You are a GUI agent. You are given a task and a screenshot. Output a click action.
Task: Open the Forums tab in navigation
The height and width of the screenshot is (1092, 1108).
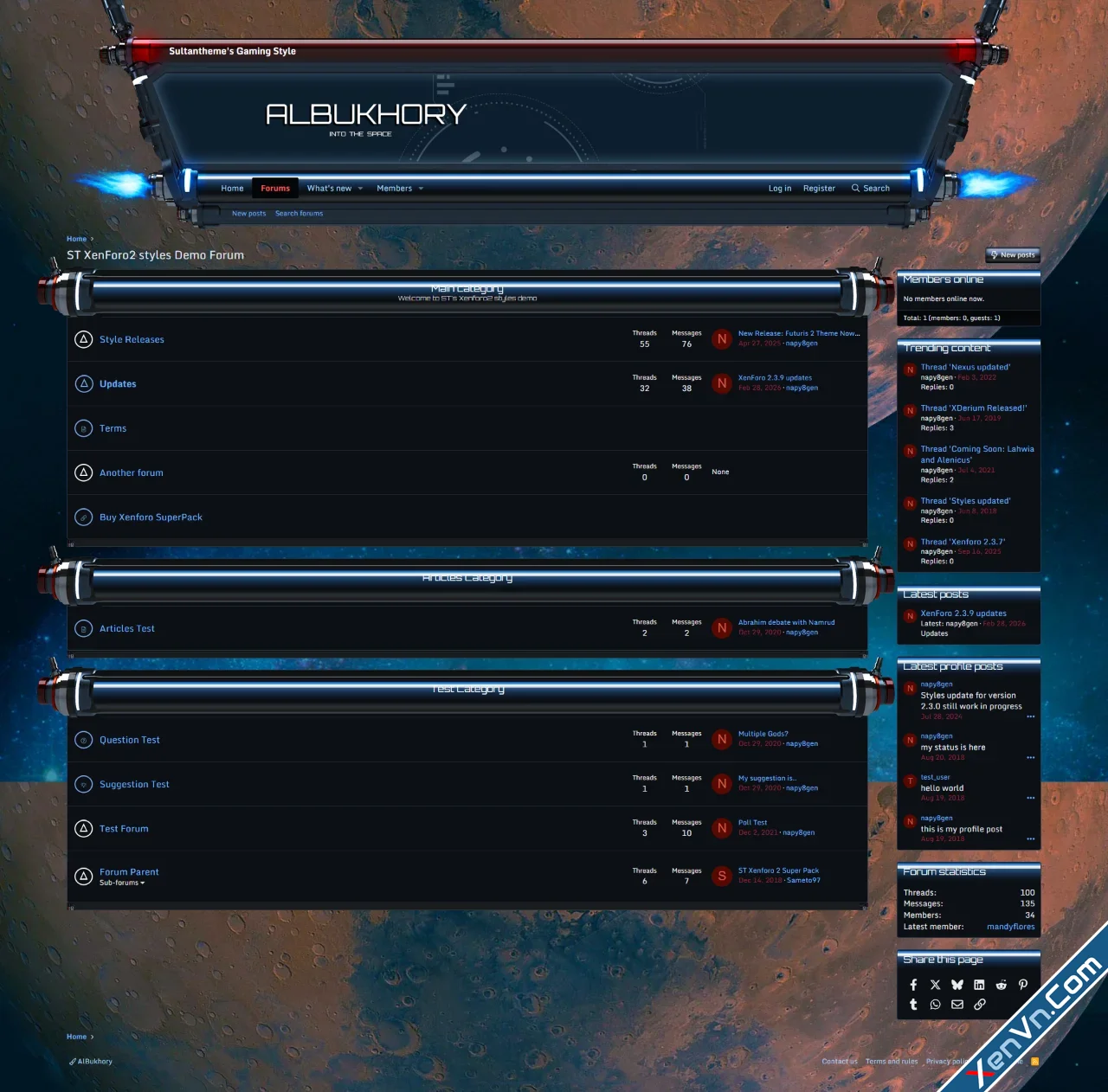[x=275, y=189]
